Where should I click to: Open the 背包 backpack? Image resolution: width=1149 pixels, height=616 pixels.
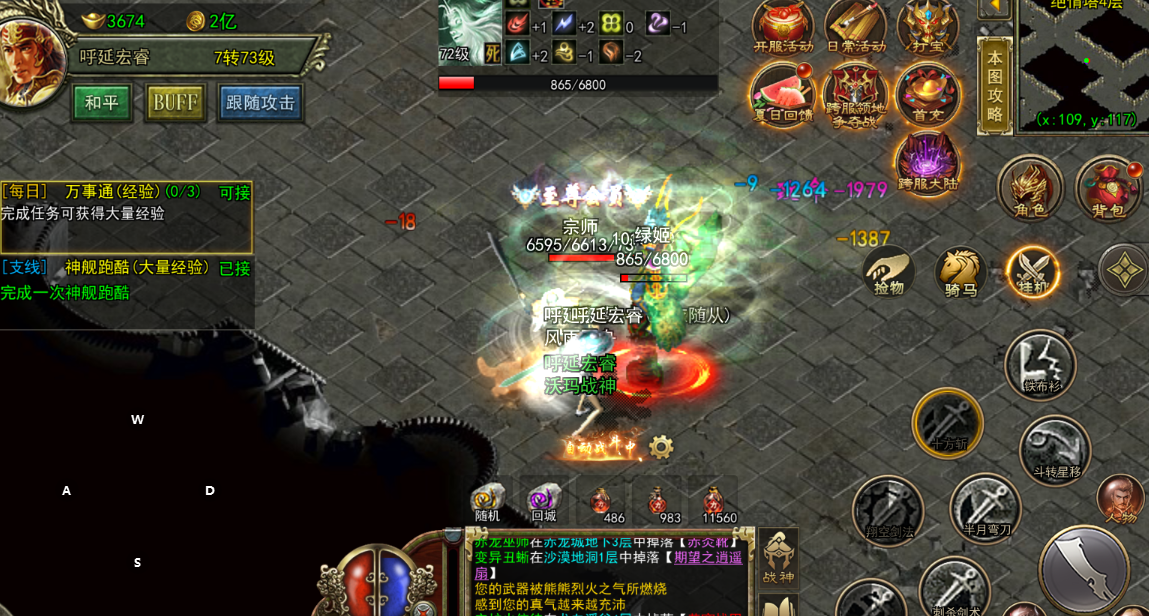(1108, 188)
